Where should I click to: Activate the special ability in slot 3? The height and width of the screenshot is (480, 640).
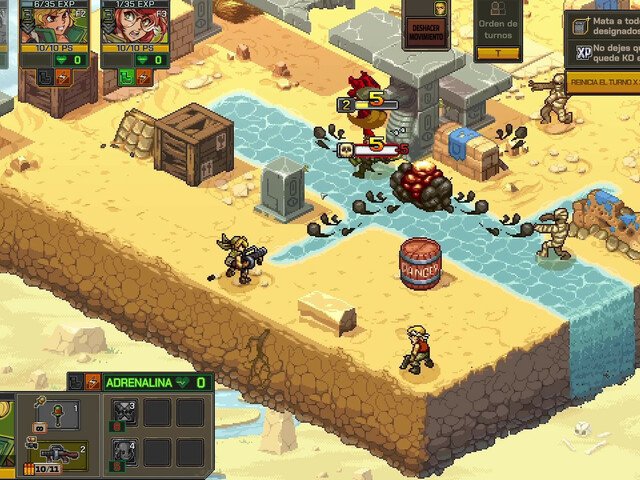click(x=124, y=413)
